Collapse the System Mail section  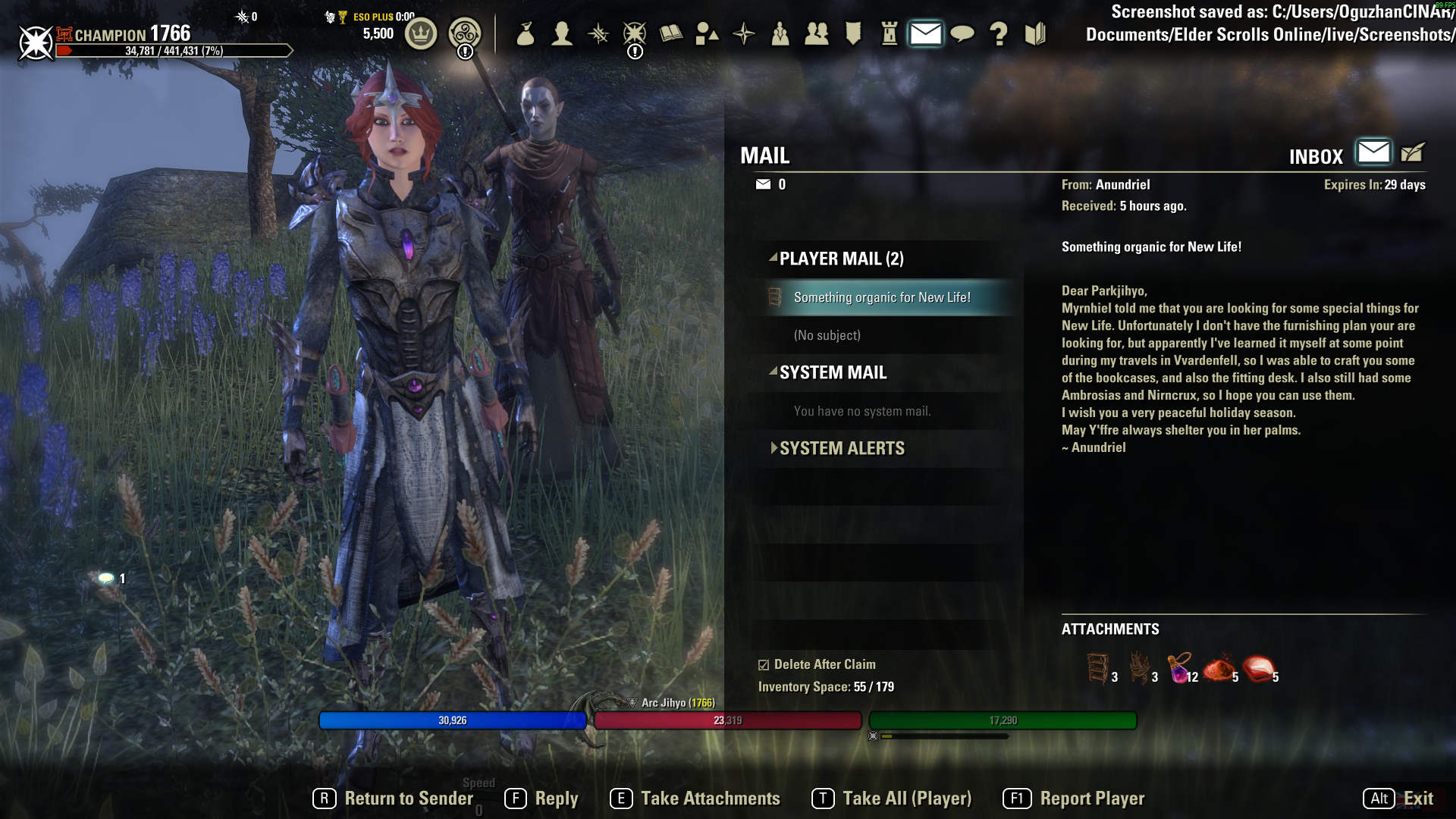[x=773, y=372]
